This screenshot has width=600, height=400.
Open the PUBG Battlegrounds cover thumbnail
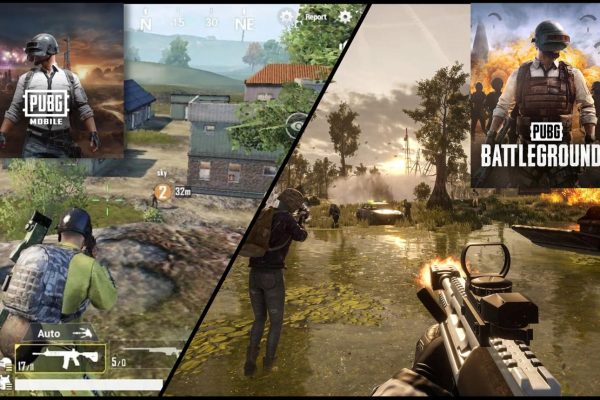pyautogui.click(x=535, y=95)
